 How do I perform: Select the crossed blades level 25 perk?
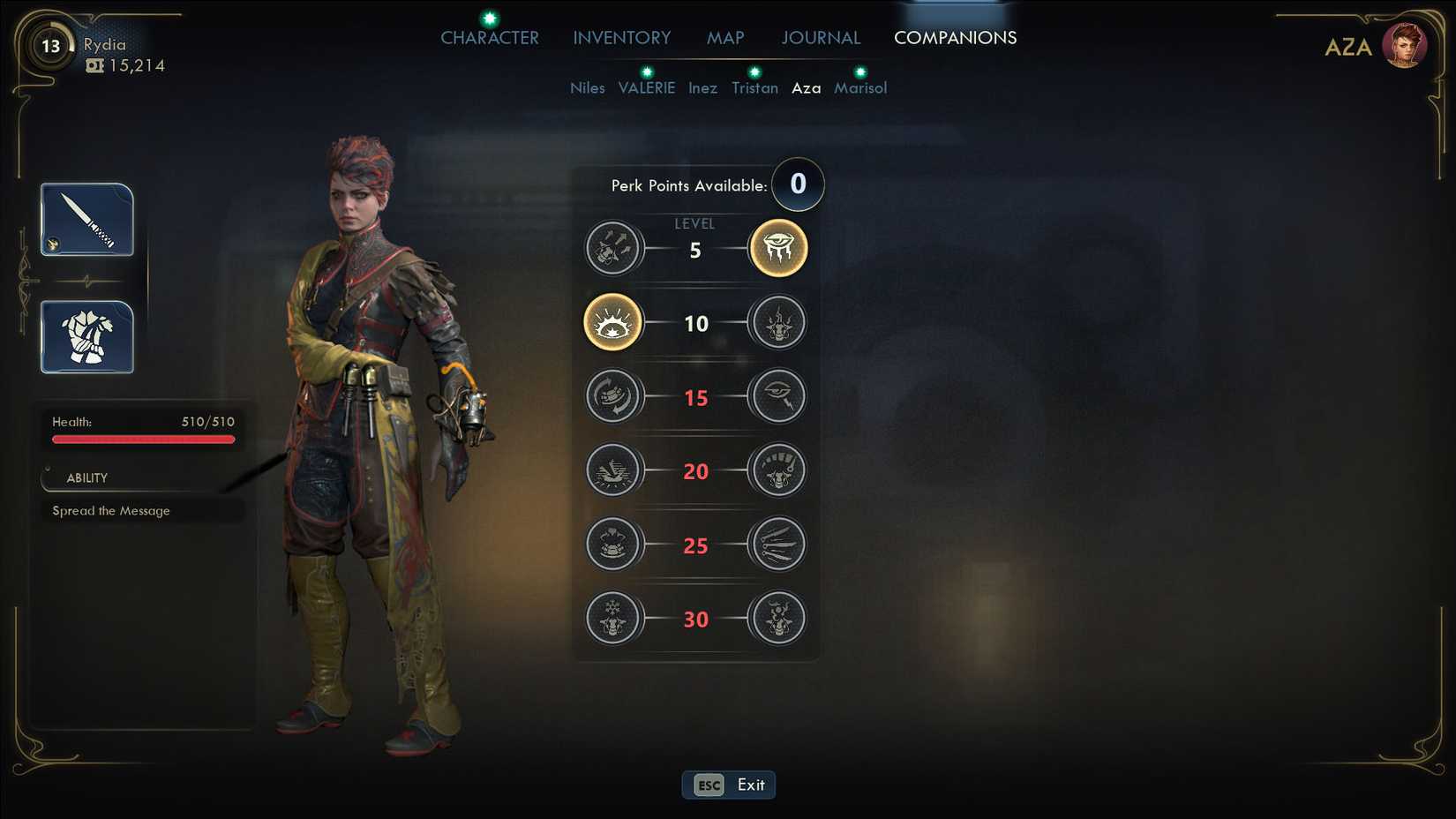(778, 545)
